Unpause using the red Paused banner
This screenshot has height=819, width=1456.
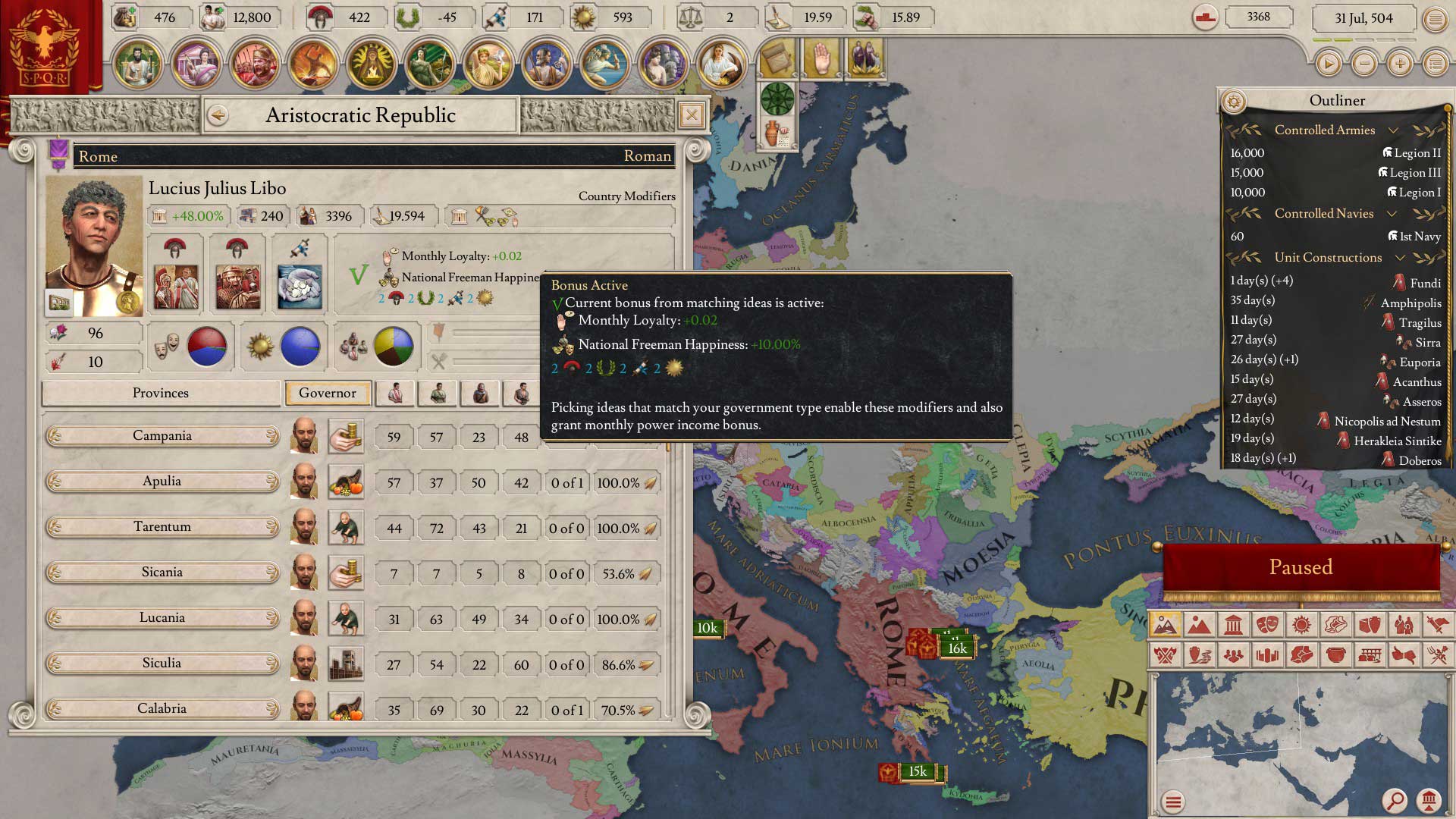1301,567
